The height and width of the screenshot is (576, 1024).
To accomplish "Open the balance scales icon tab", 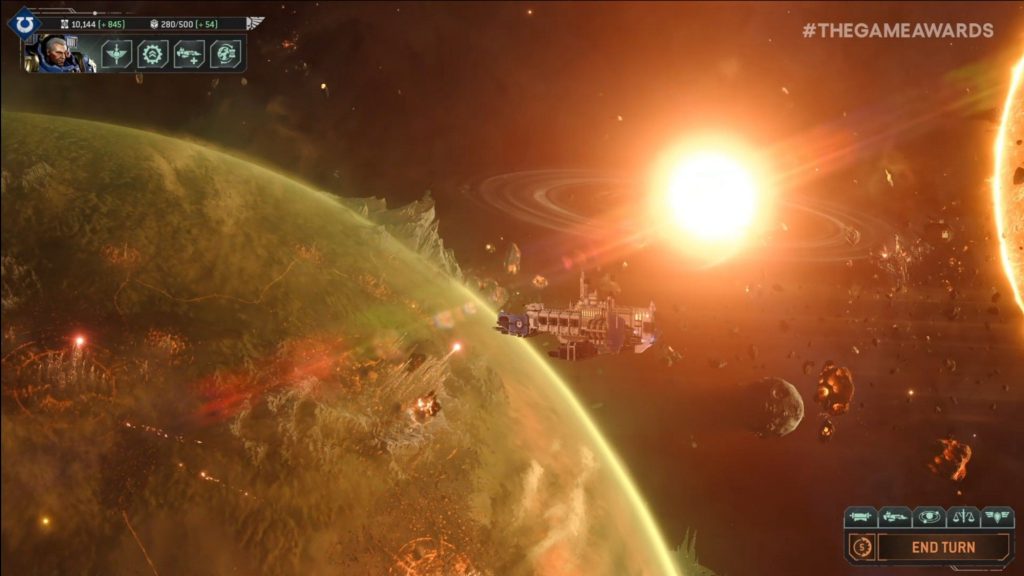I will pyautogui.click(x=963, y=517).
